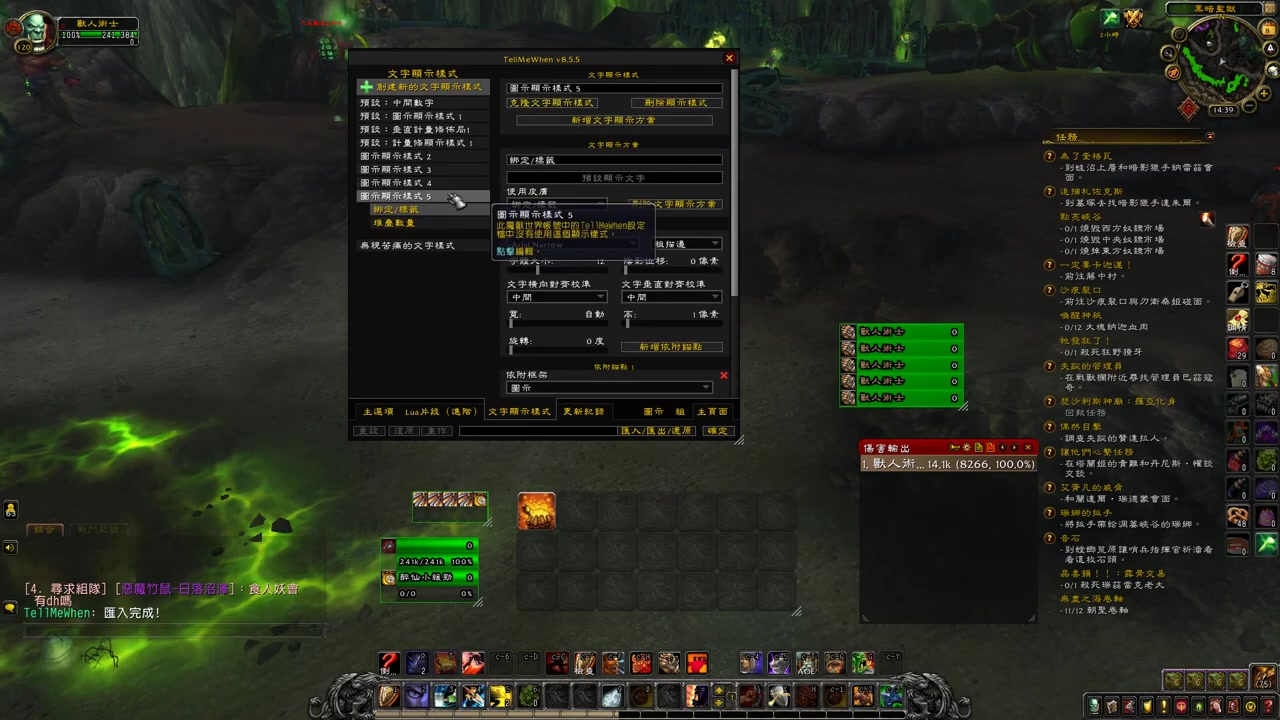Click the green eye micro menu icon
This screenshot has width=1280, height=720.
click(x=1196, y=707)
